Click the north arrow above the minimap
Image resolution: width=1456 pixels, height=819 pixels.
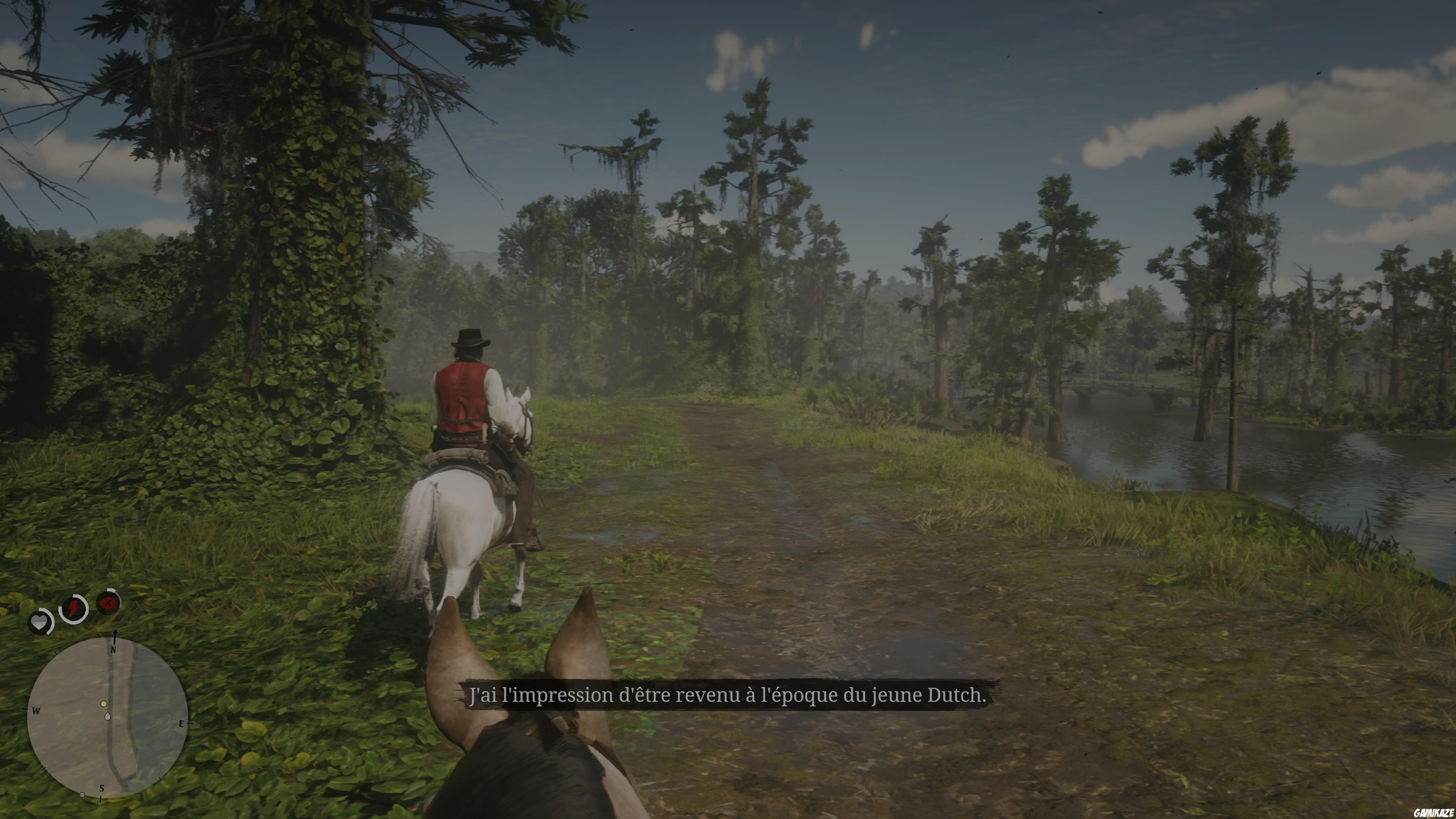[x=115, y=635]
